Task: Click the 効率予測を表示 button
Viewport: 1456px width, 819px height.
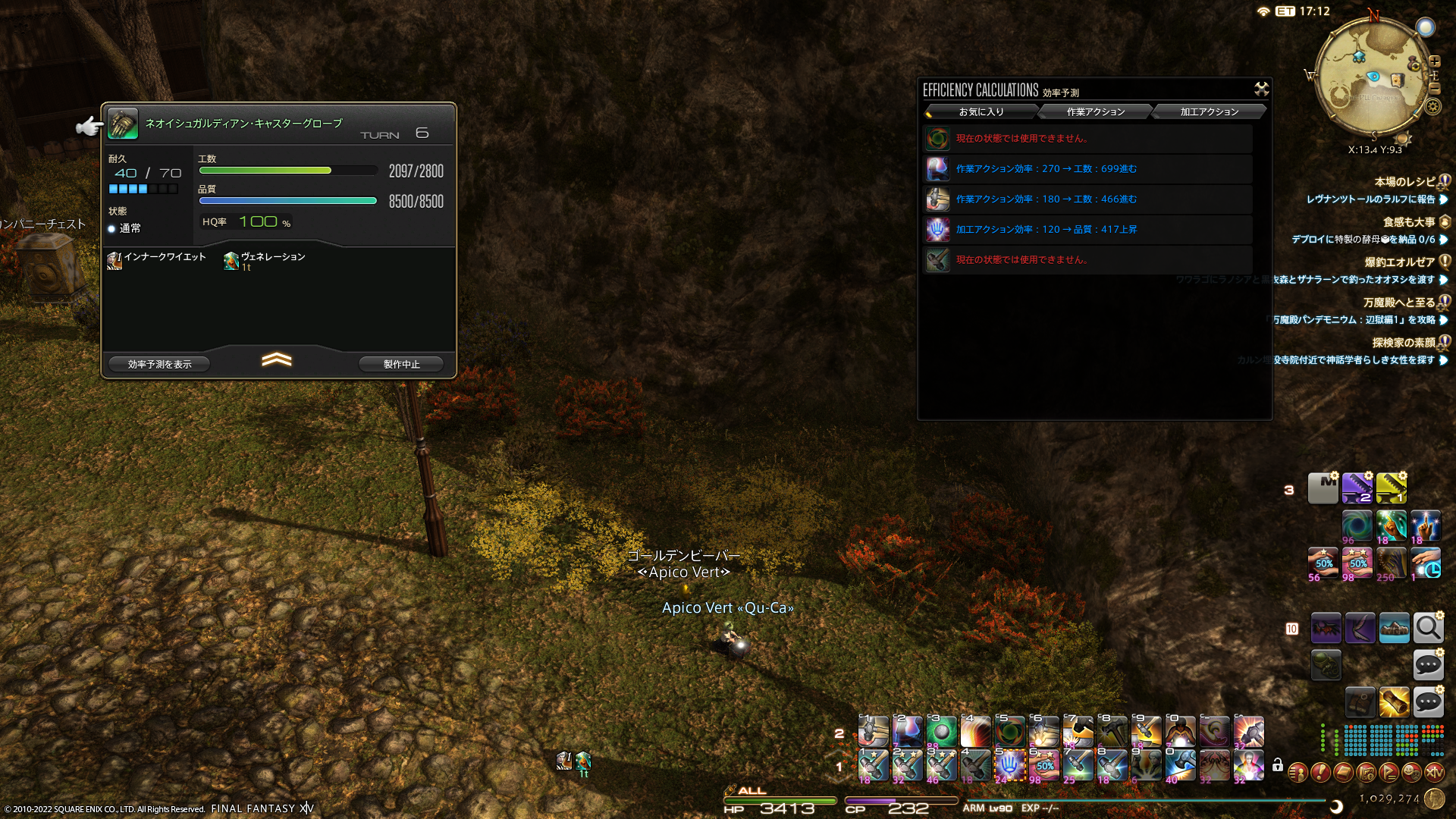Action: tap(159, 365)
